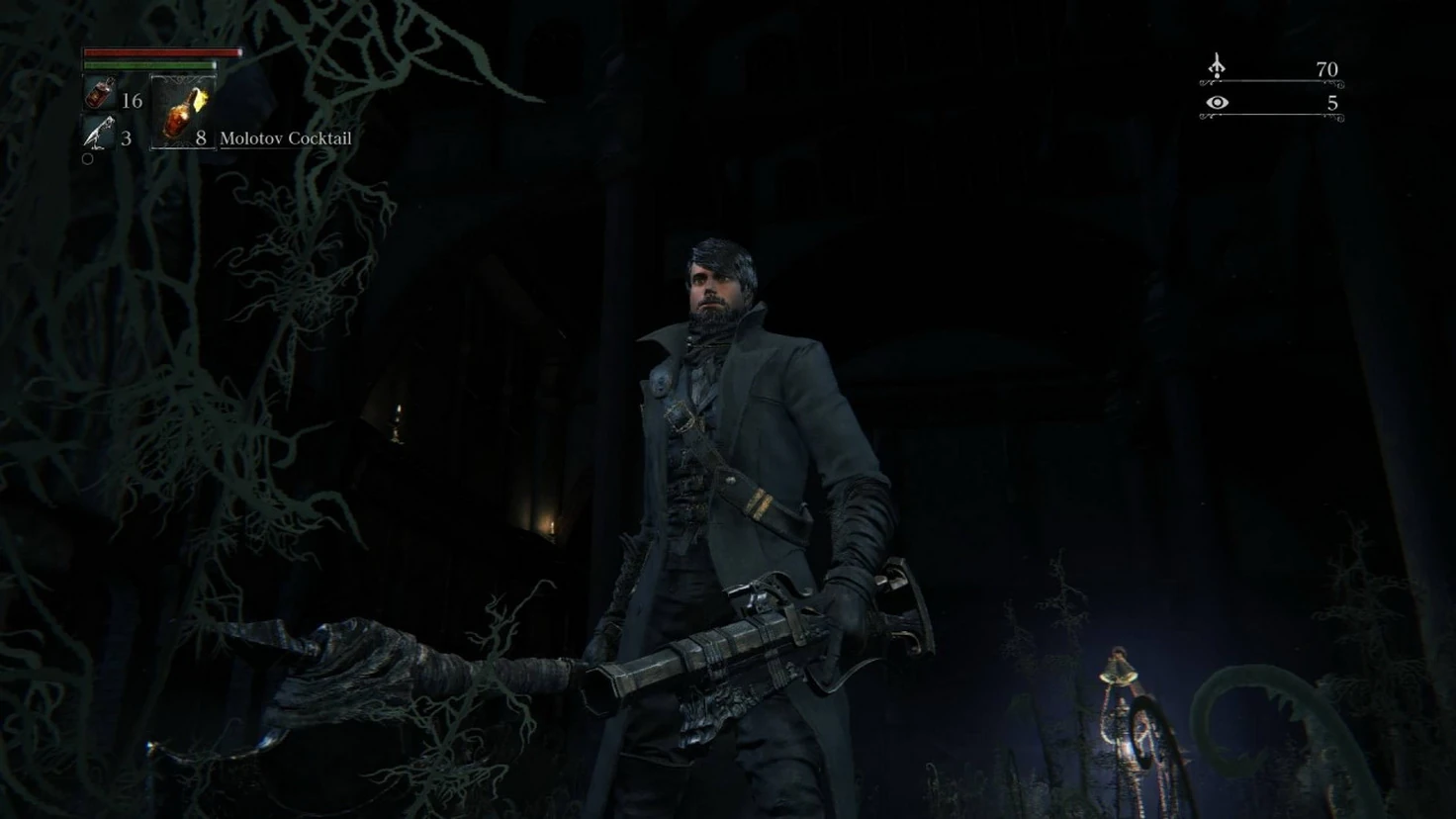This screenshot has width=1456, height=819.
Task: Select the Insight eye icon
Action: click(x=1217, y=102)
